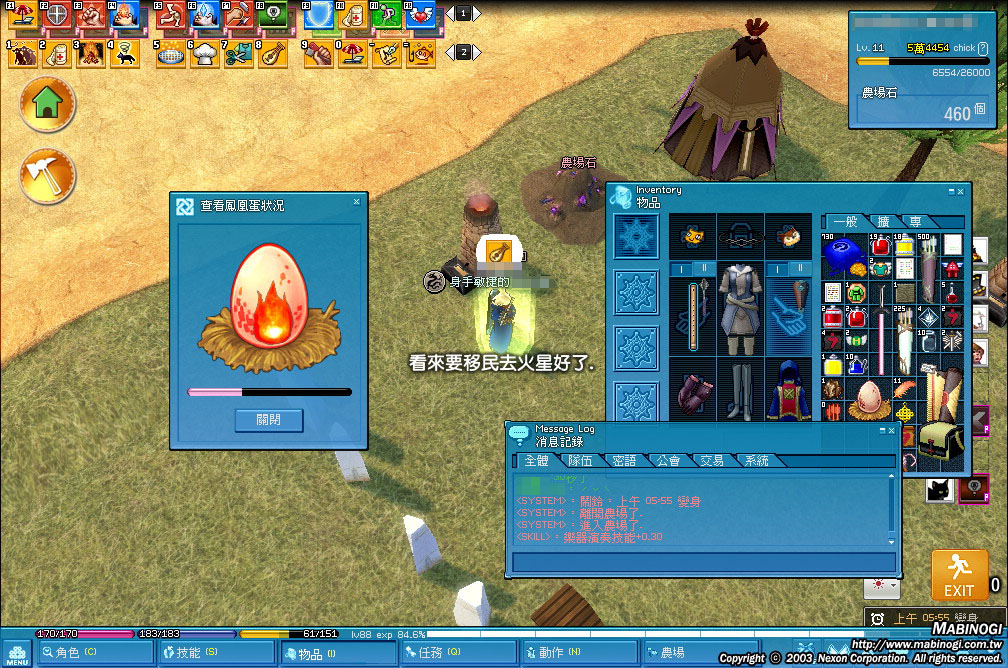
Task: Click the EXIT button
Action: point(959,575)
